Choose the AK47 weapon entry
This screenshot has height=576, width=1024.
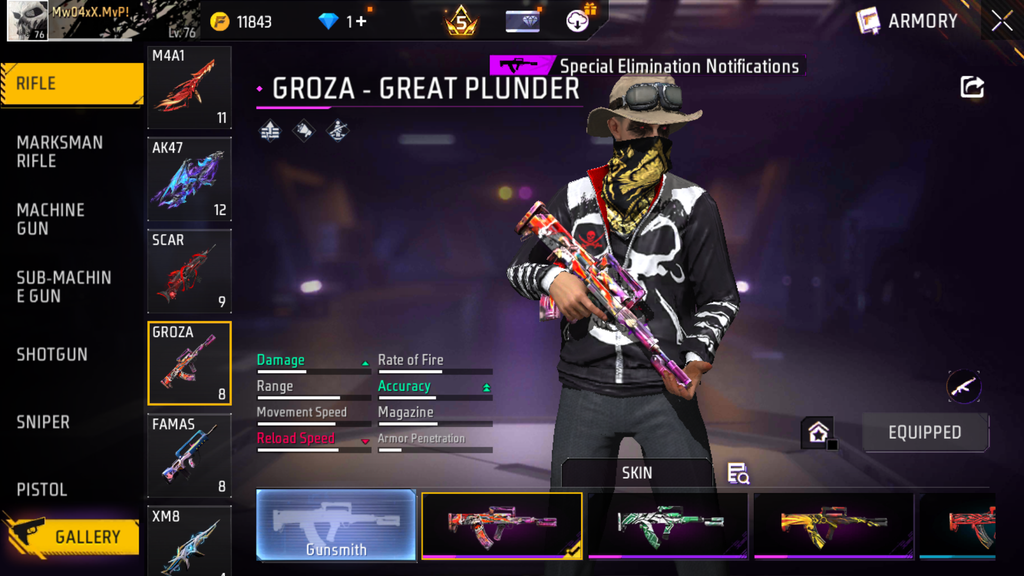point(189,179)
